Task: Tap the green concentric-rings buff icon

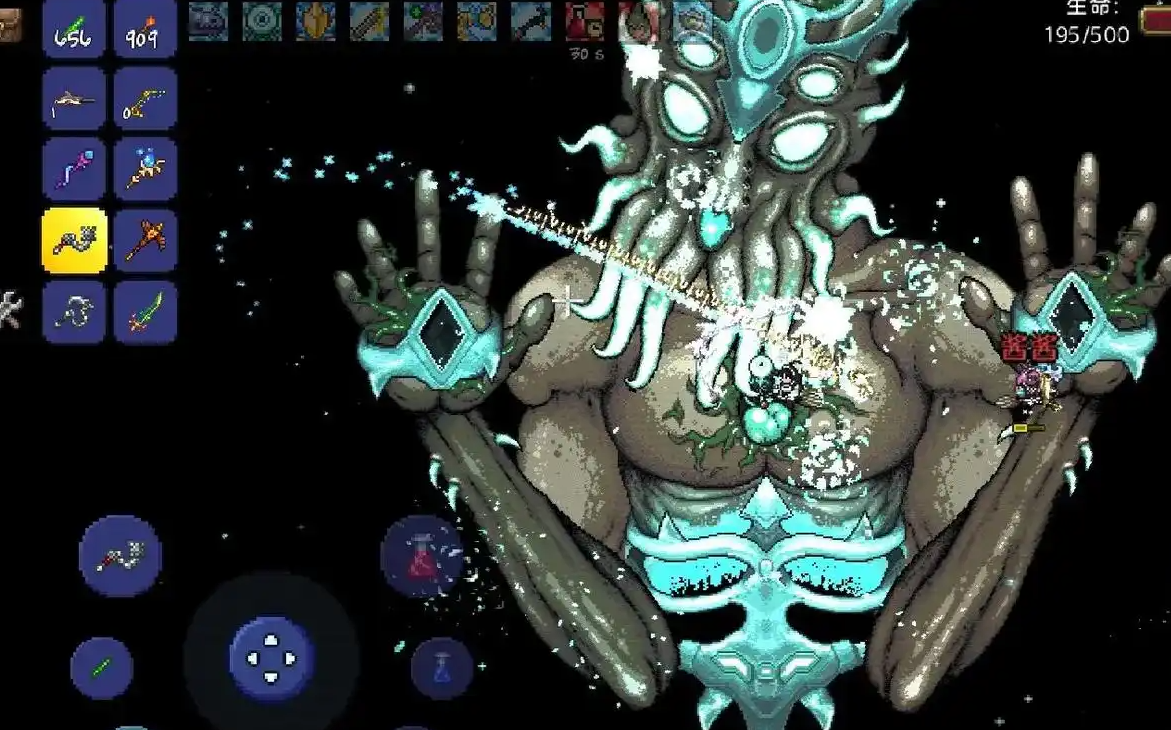Action: point(262,22)
